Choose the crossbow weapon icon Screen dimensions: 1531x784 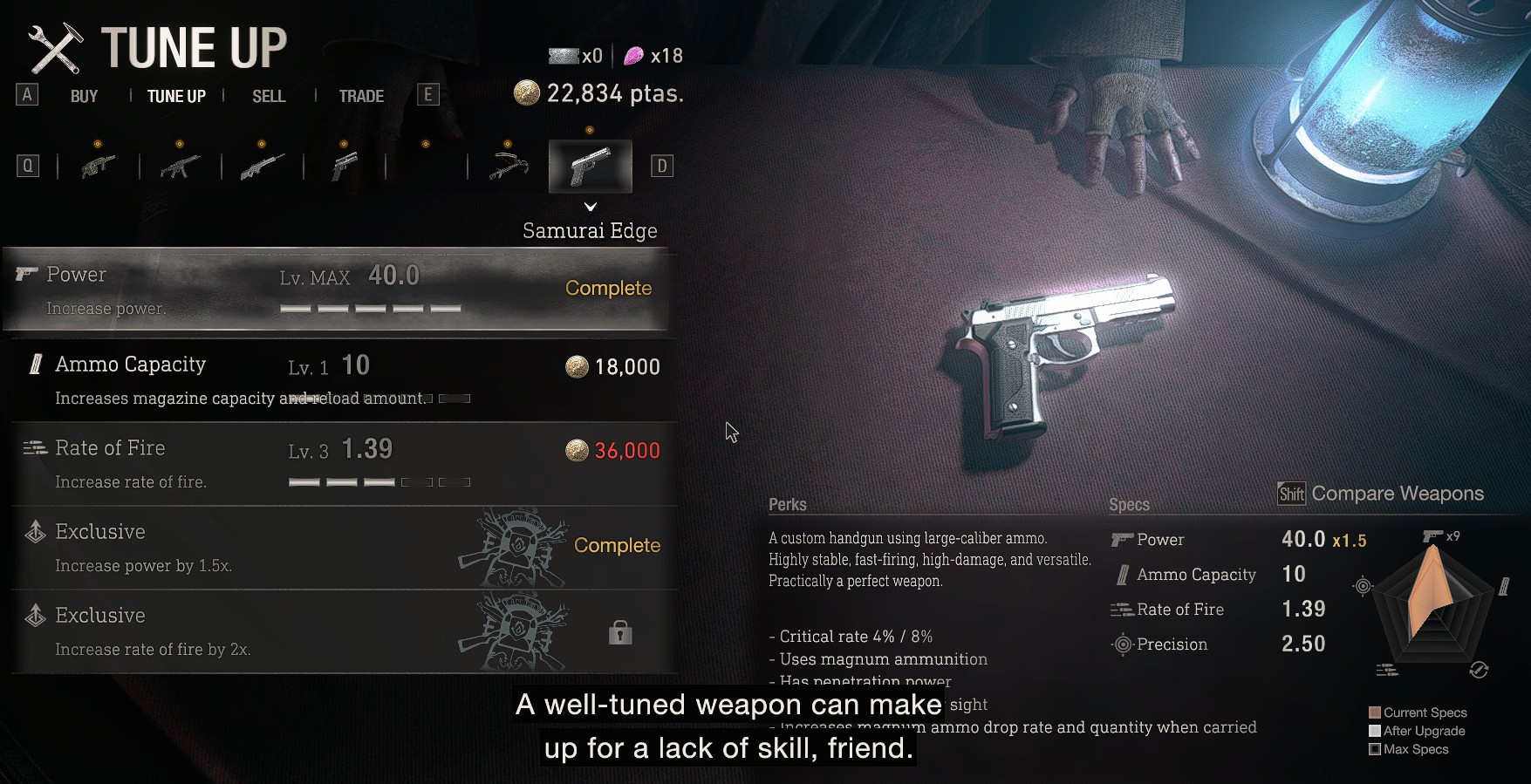(x=509, y=166)
